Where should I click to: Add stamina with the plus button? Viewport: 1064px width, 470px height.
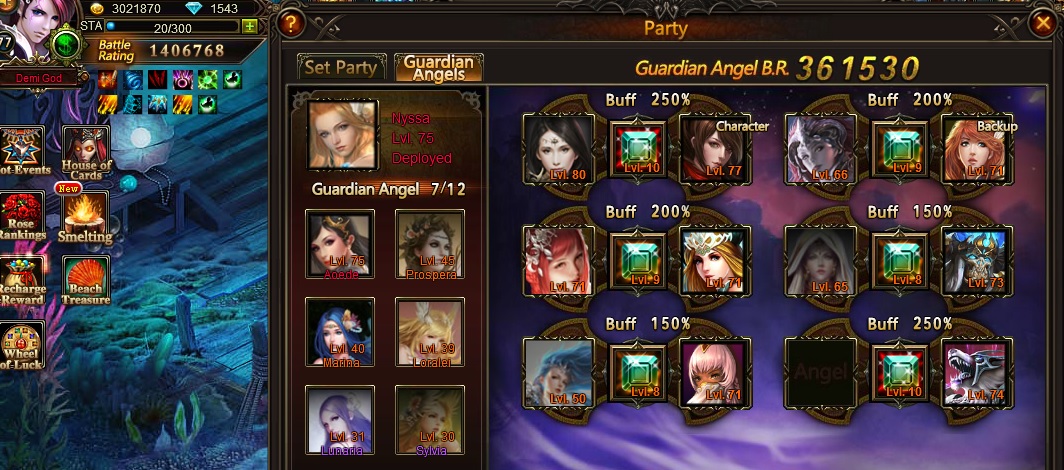(250, 26)
